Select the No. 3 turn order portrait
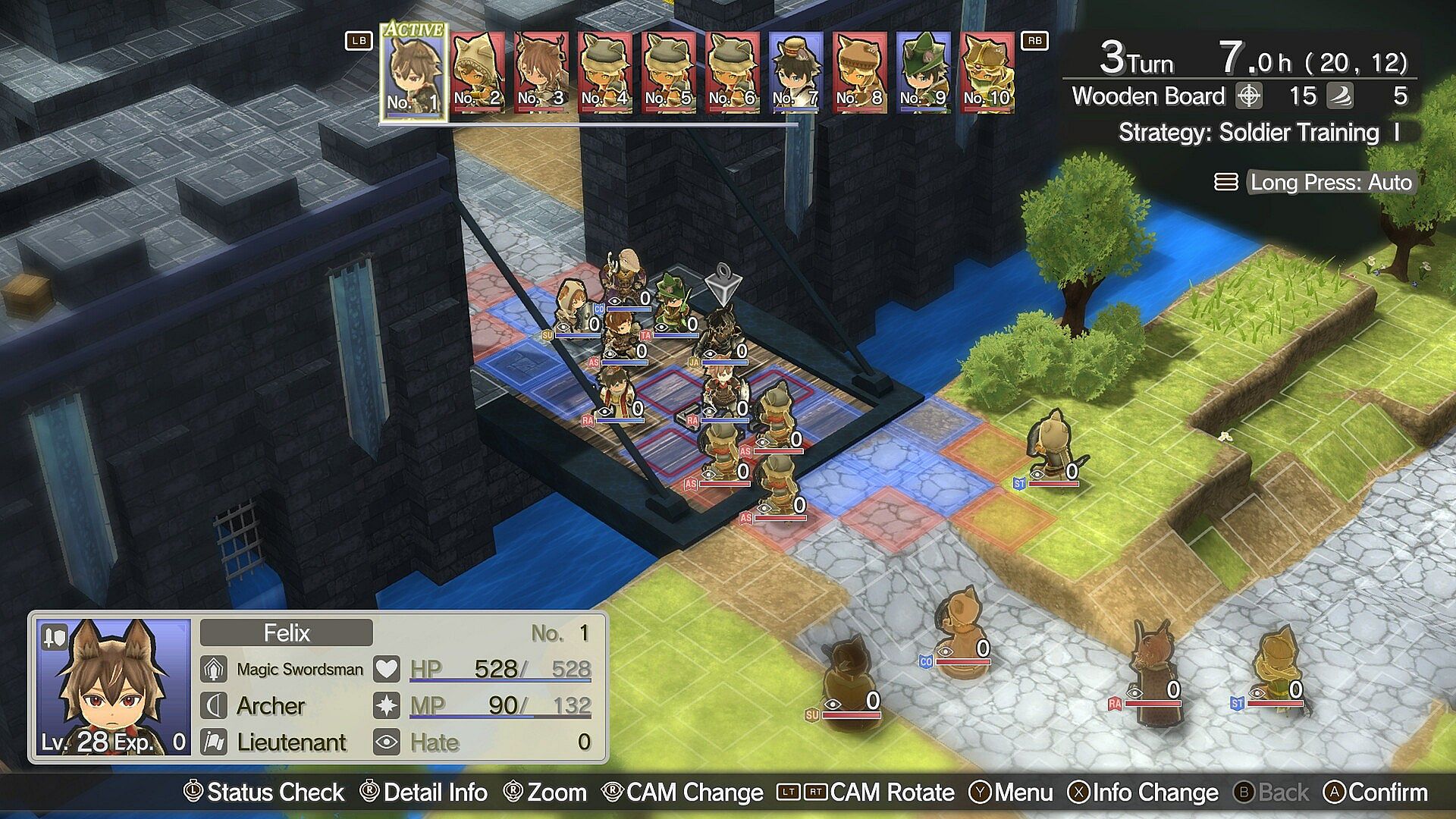 (541, 73)
